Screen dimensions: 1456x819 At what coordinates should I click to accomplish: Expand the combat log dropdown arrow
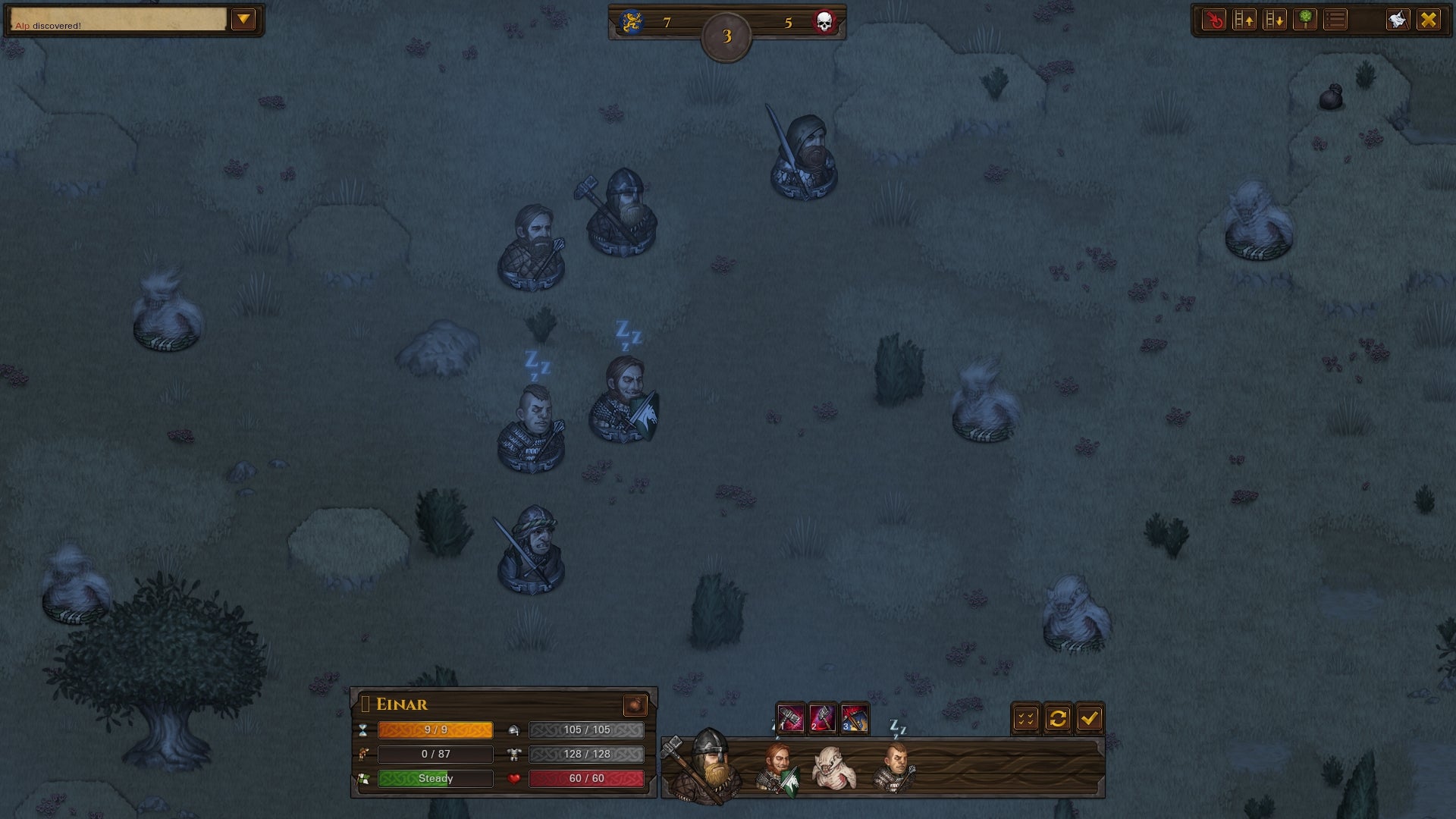point(243,20)
